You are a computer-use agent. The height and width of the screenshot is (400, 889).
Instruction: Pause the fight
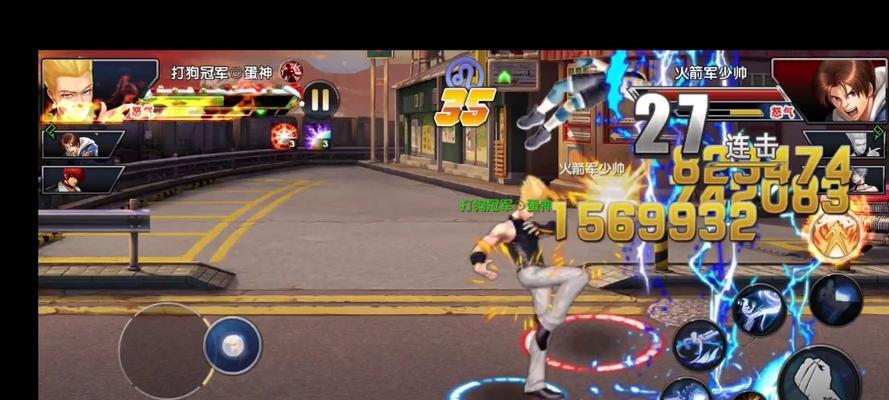[320, 99]
